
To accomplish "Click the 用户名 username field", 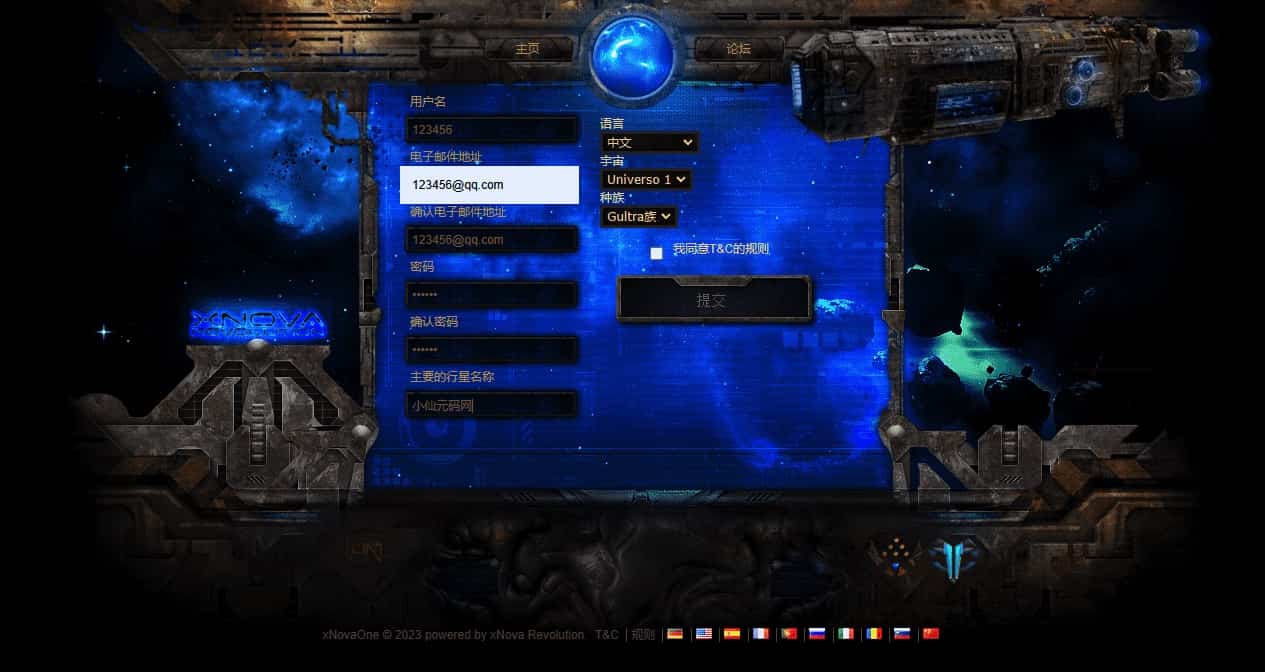I will point(492,130).
